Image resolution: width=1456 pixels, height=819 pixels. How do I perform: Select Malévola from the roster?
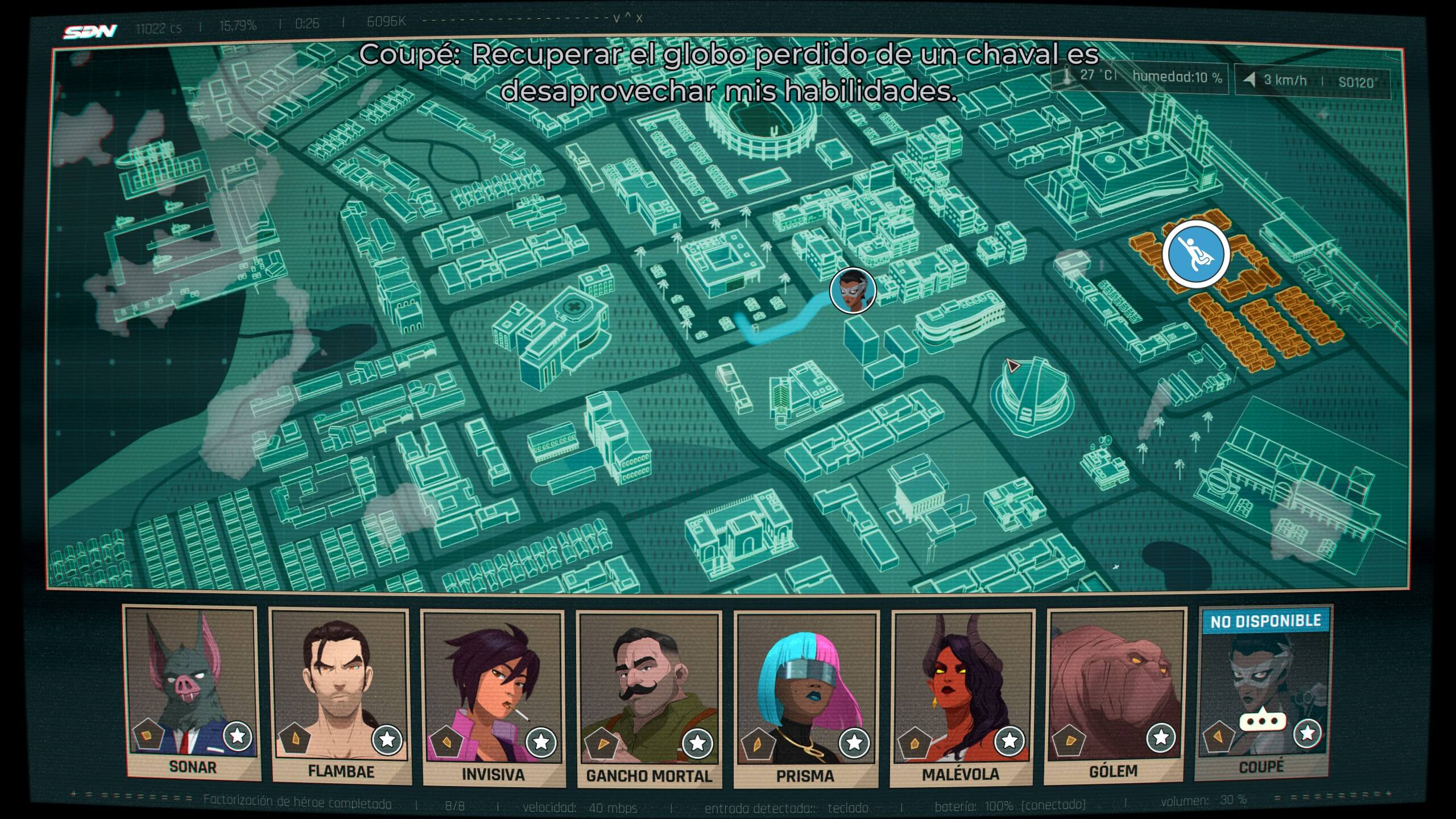[961, 695]
